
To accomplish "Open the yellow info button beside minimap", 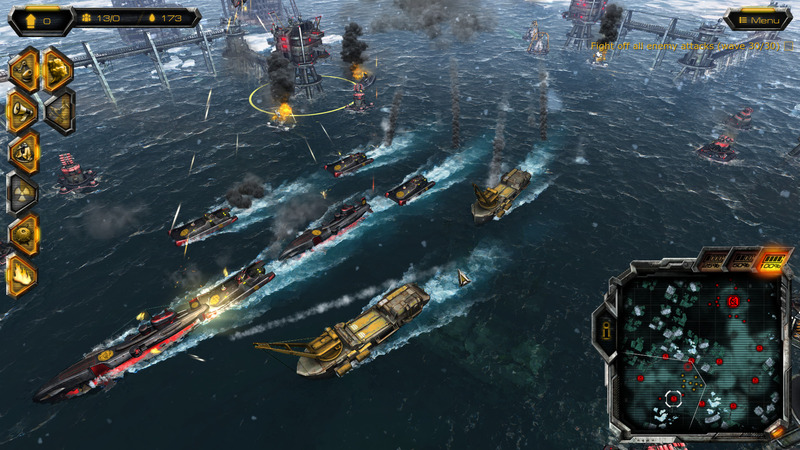I will (x=604, y=328).
